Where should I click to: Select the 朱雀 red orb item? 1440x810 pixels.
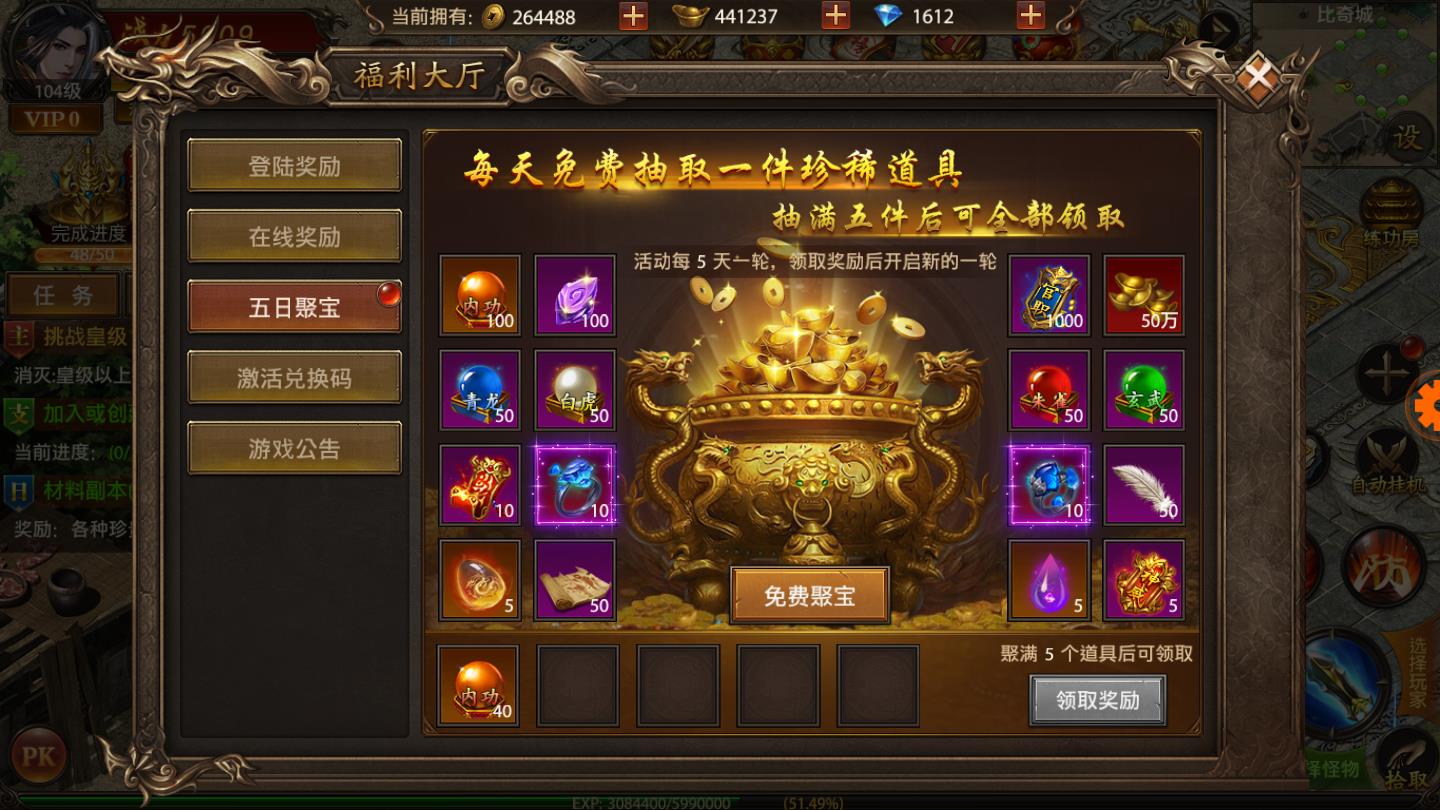click(1049, 390)
